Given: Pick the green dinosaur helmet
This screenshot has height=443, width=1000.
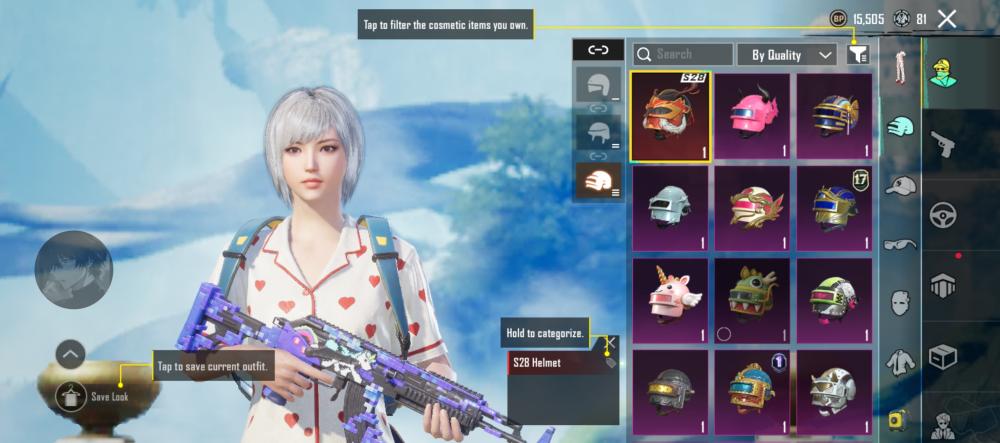Looking at the screenshot, I should point(752,300).
